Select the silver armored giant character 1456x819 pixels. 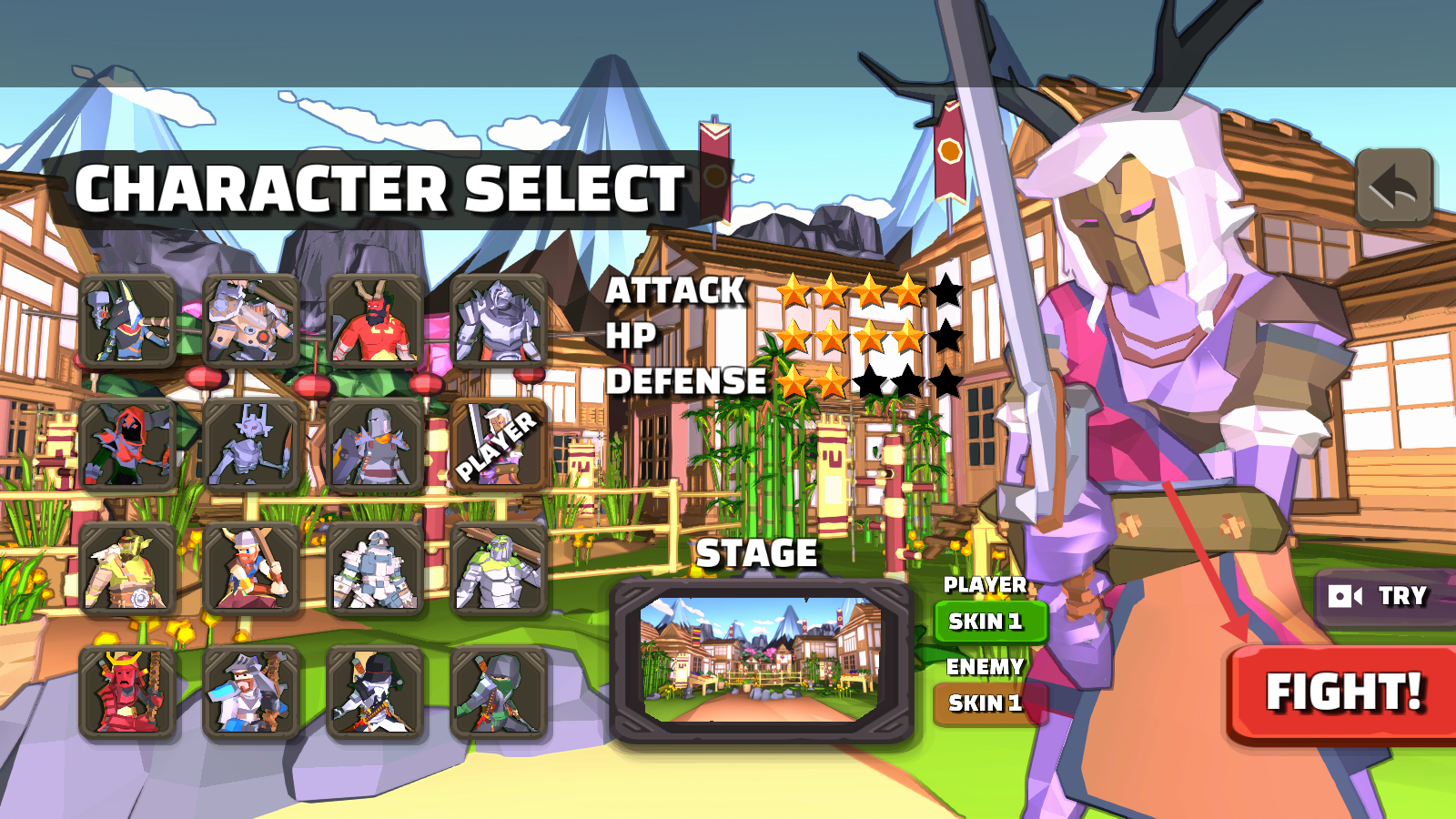[x=499, y=321]
